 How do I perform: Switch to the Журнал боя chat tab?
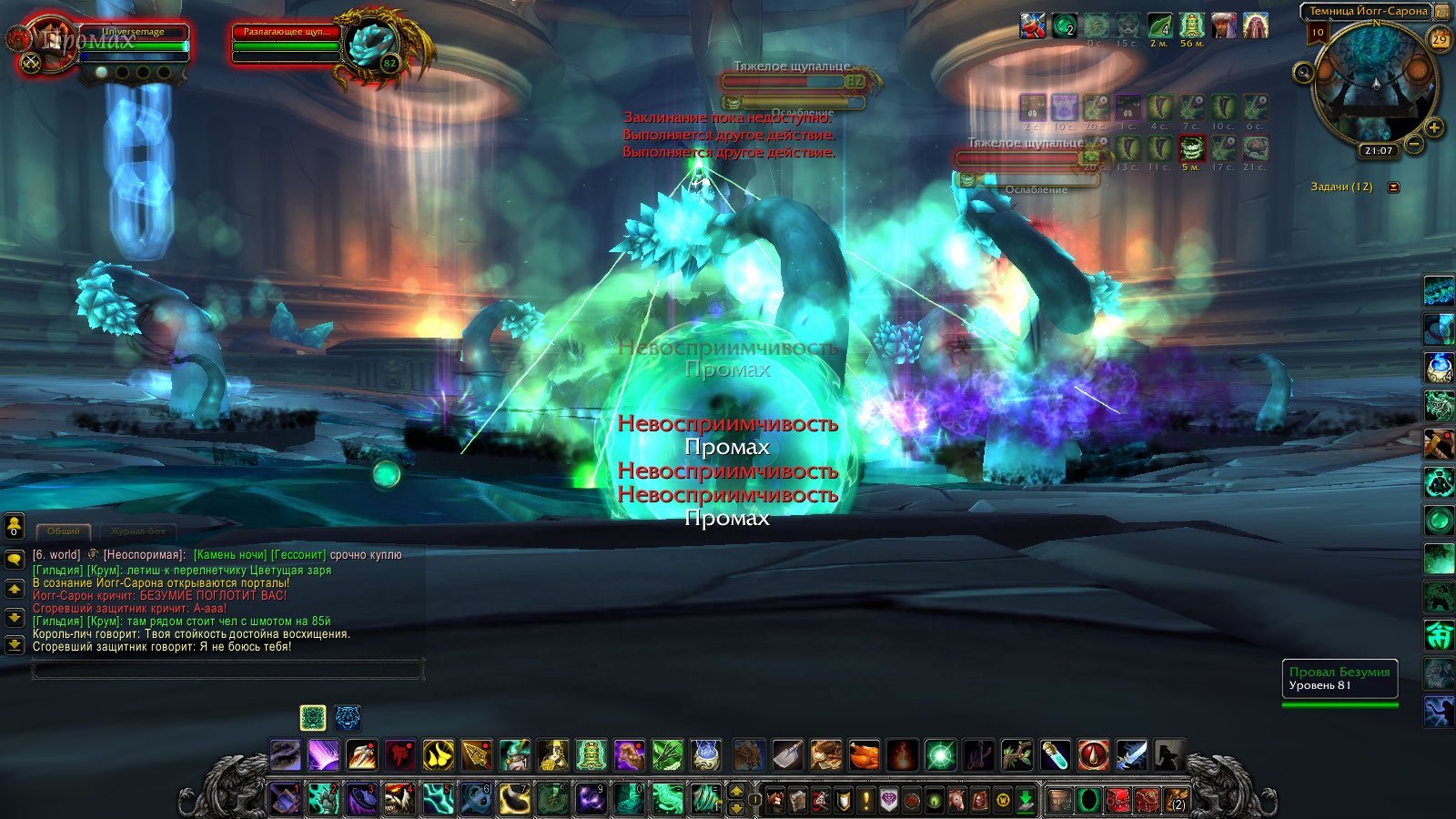[x=137, y=531]
